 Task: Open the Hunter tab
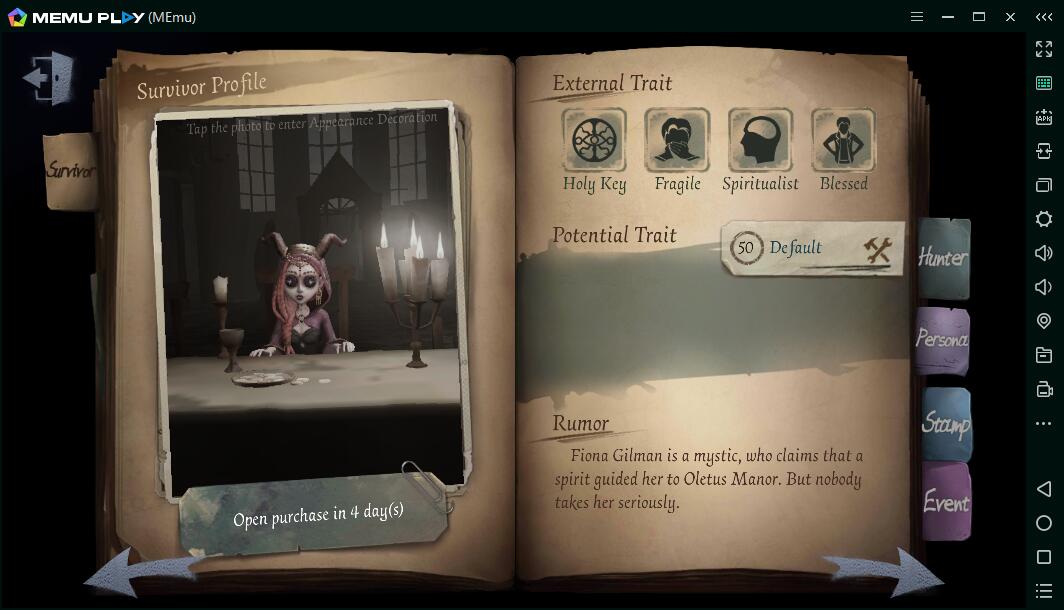coord(943,258)
